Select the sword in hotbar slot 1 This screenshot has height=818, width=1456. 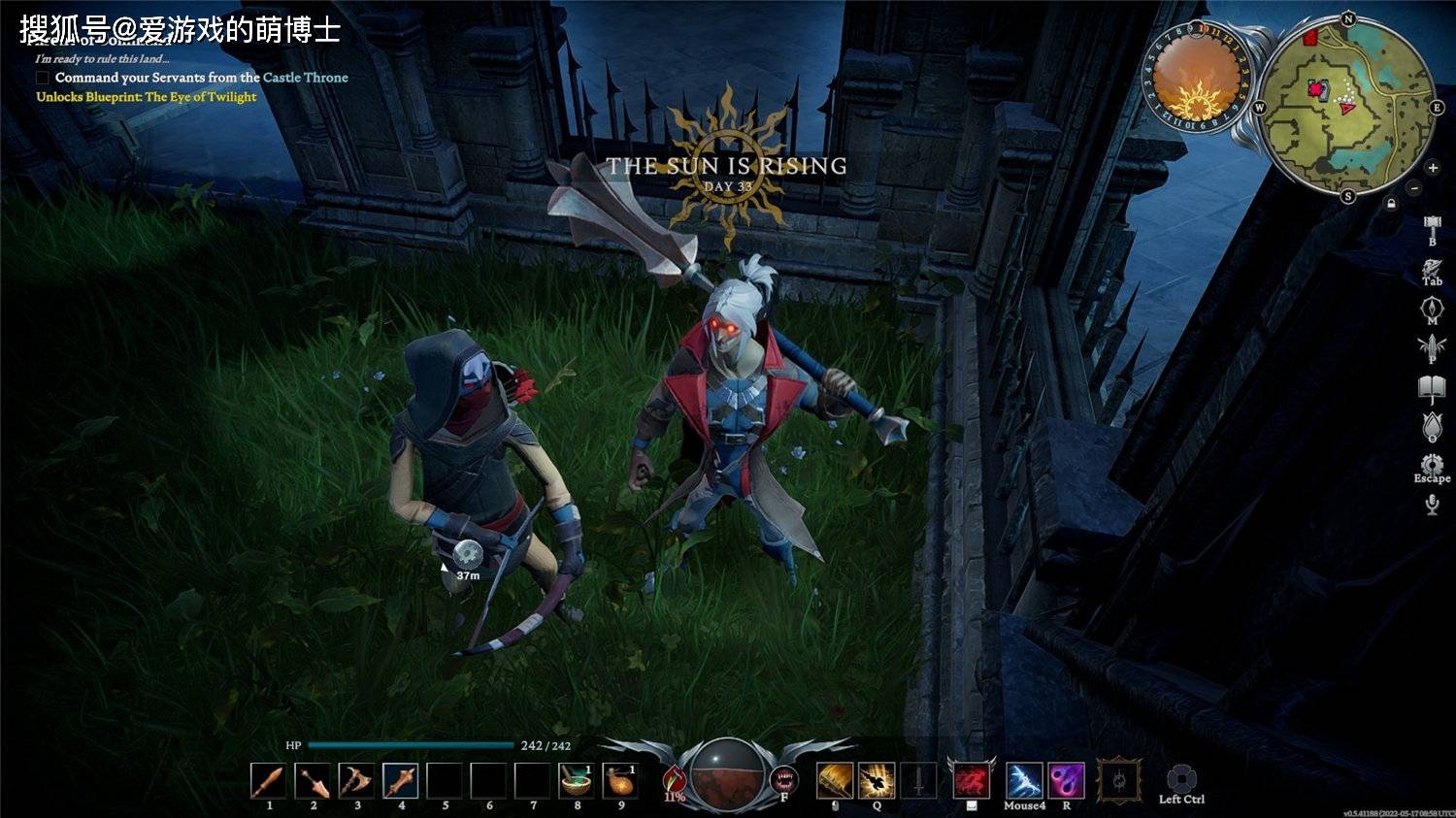click(268, 780)
